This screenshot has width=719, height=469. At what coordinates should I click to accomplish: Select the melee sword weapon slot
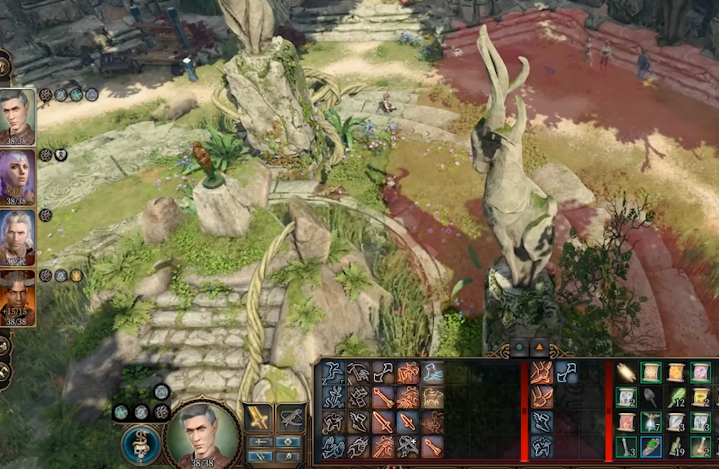[x=259, y=417]
